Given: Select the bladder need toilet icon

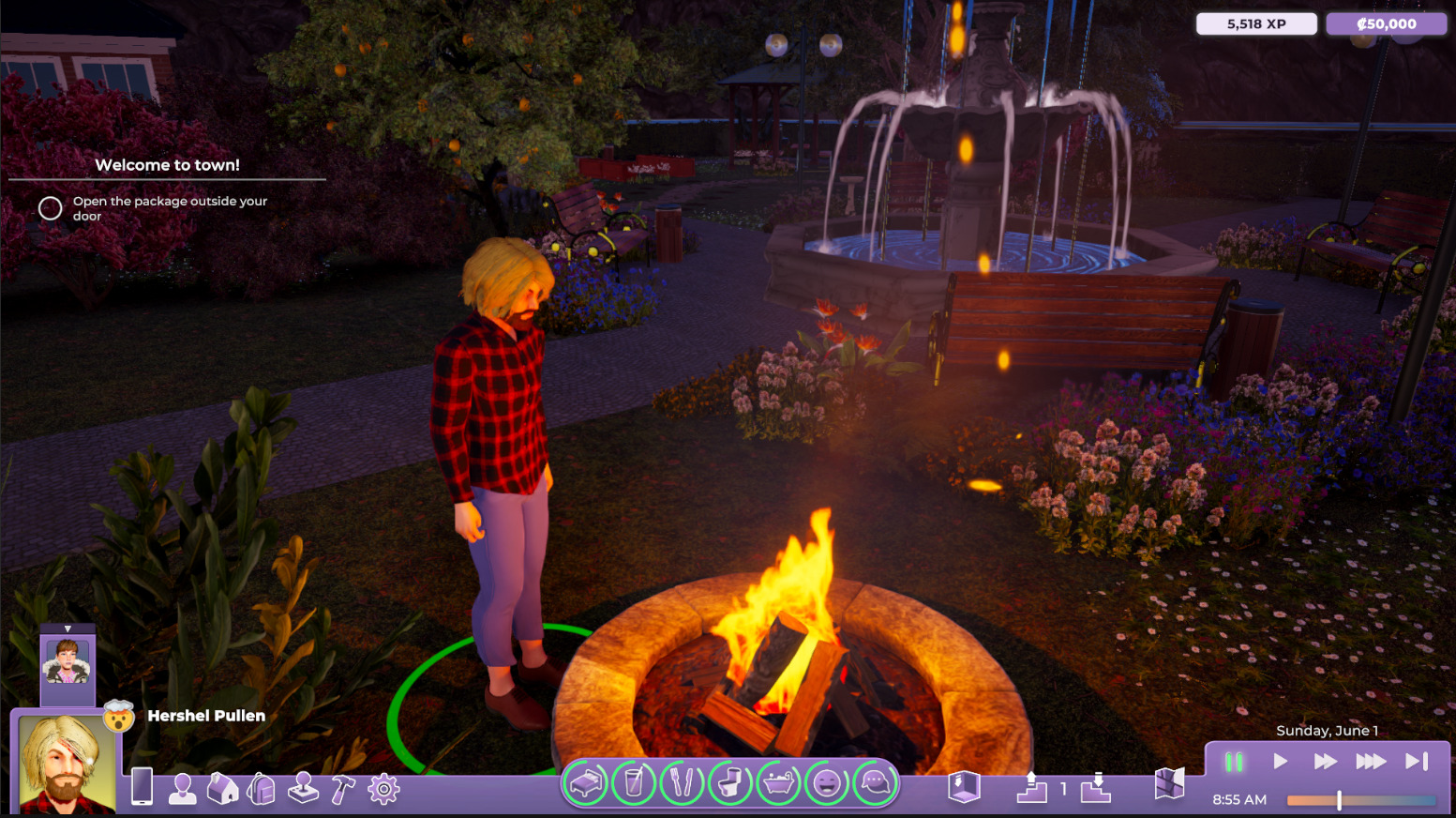Looking at the screenshot, I should click(x=730, y=783).
